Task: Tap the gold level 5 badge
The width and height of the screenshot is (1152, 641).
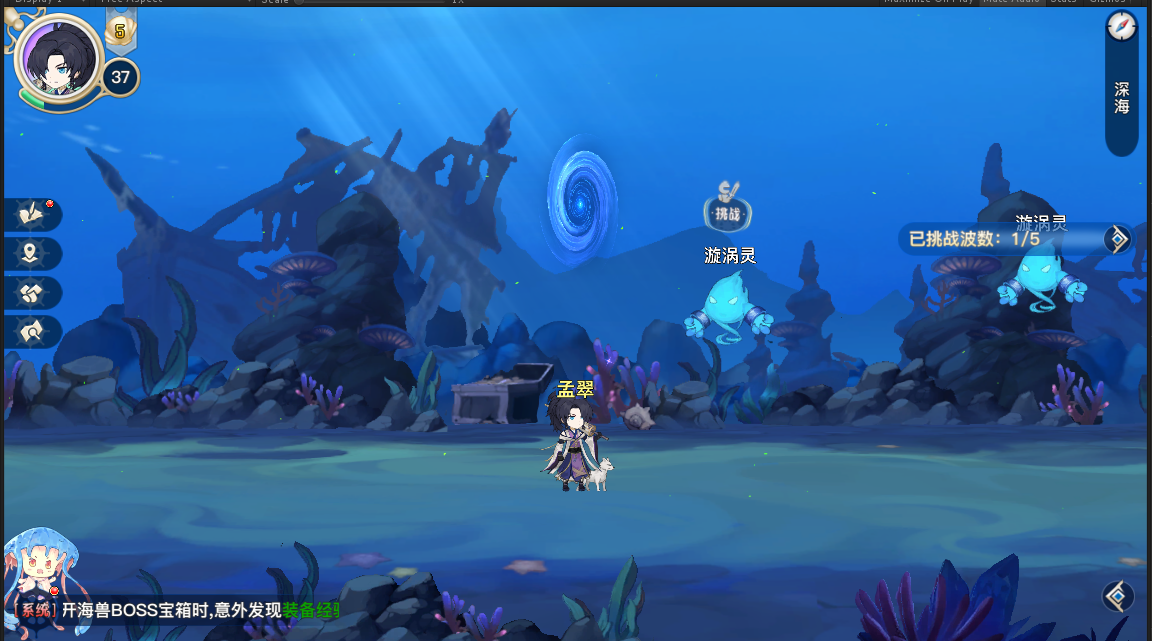Action: coord(120,32)
